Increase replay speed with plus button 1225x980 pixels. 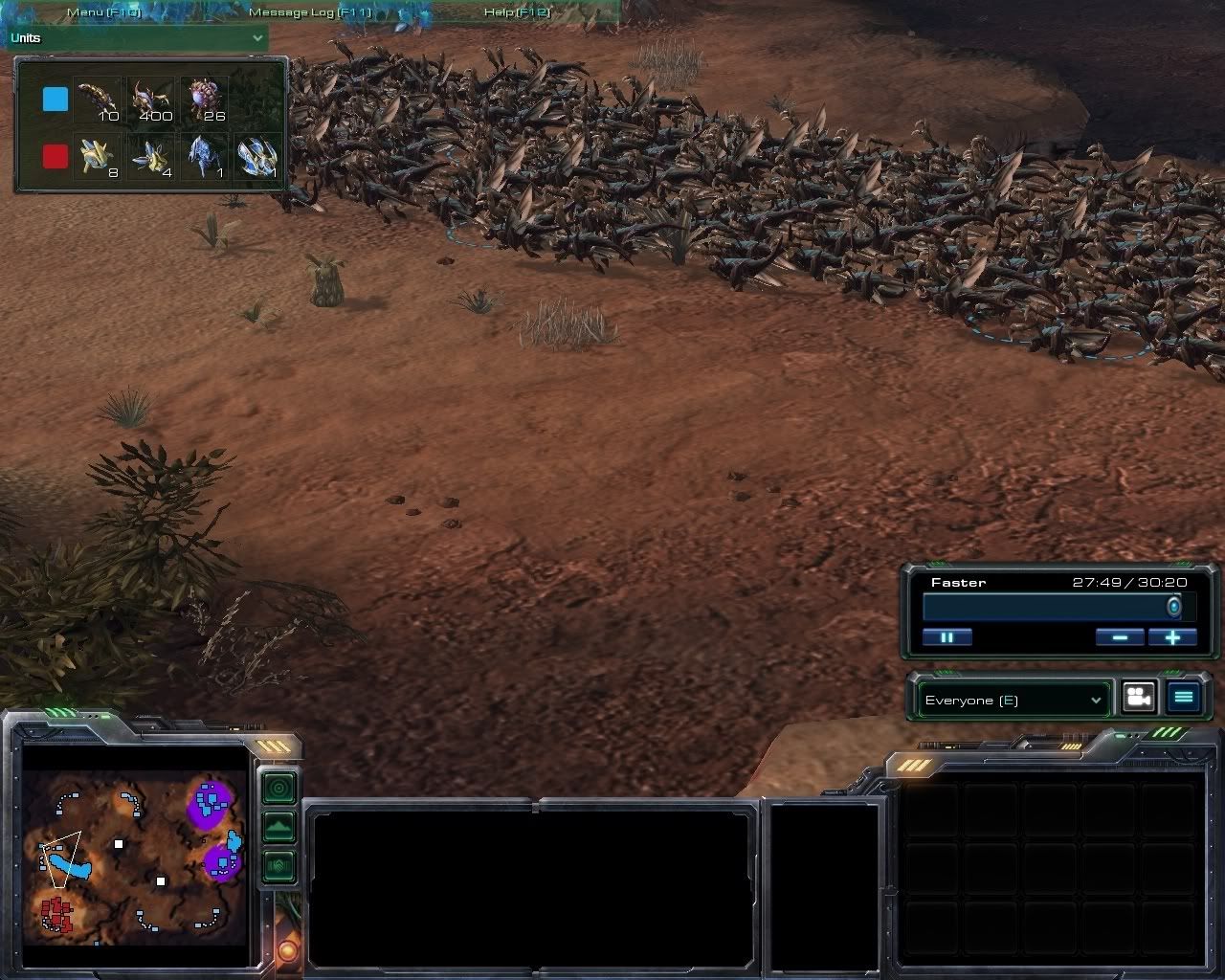click(x=1172, y=637)
